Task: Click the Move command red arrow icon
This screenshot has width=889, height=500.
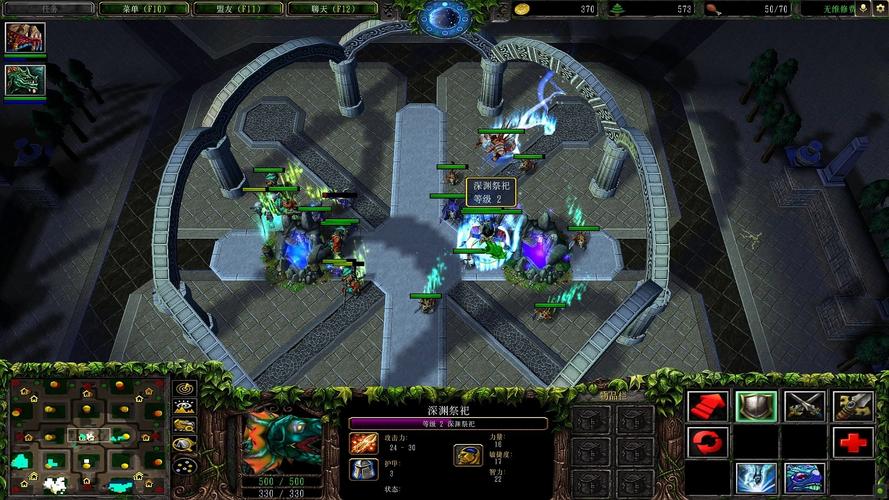Action: point(707,405)
